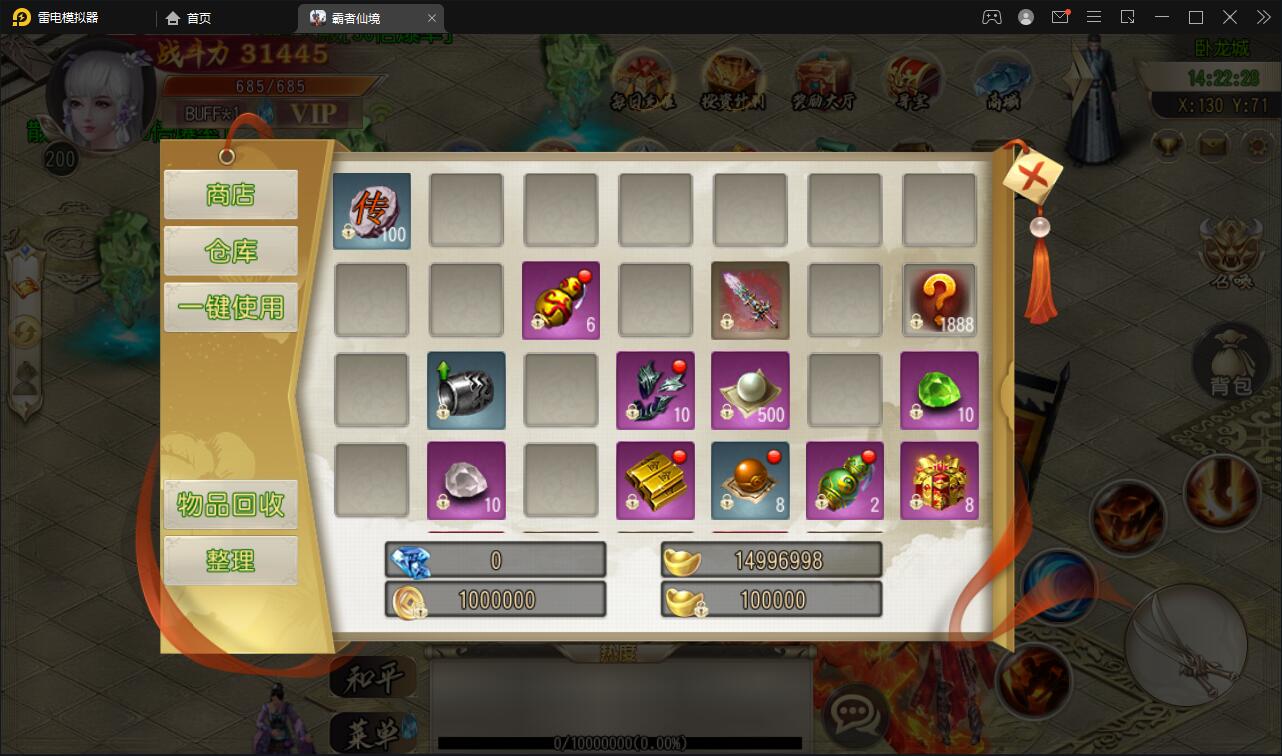This screenshot has height=756, width=1282.
Task: Select the red-gold gourd potion slot
Action: click(561, 300)
